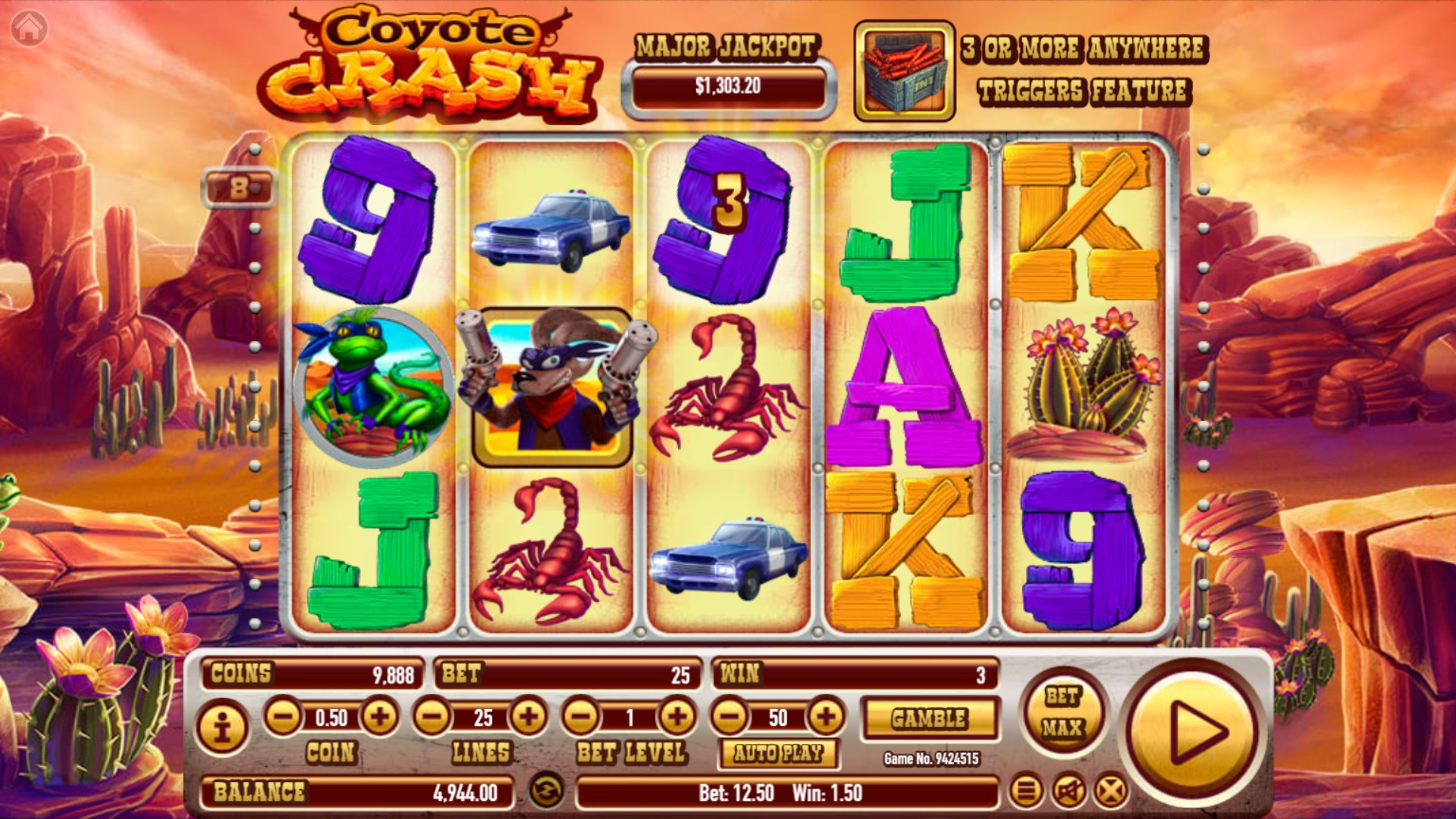Increase the auto play spin count
Image resolution: width=1456 pixels, height=819 pixels.
tap(826, 717)
